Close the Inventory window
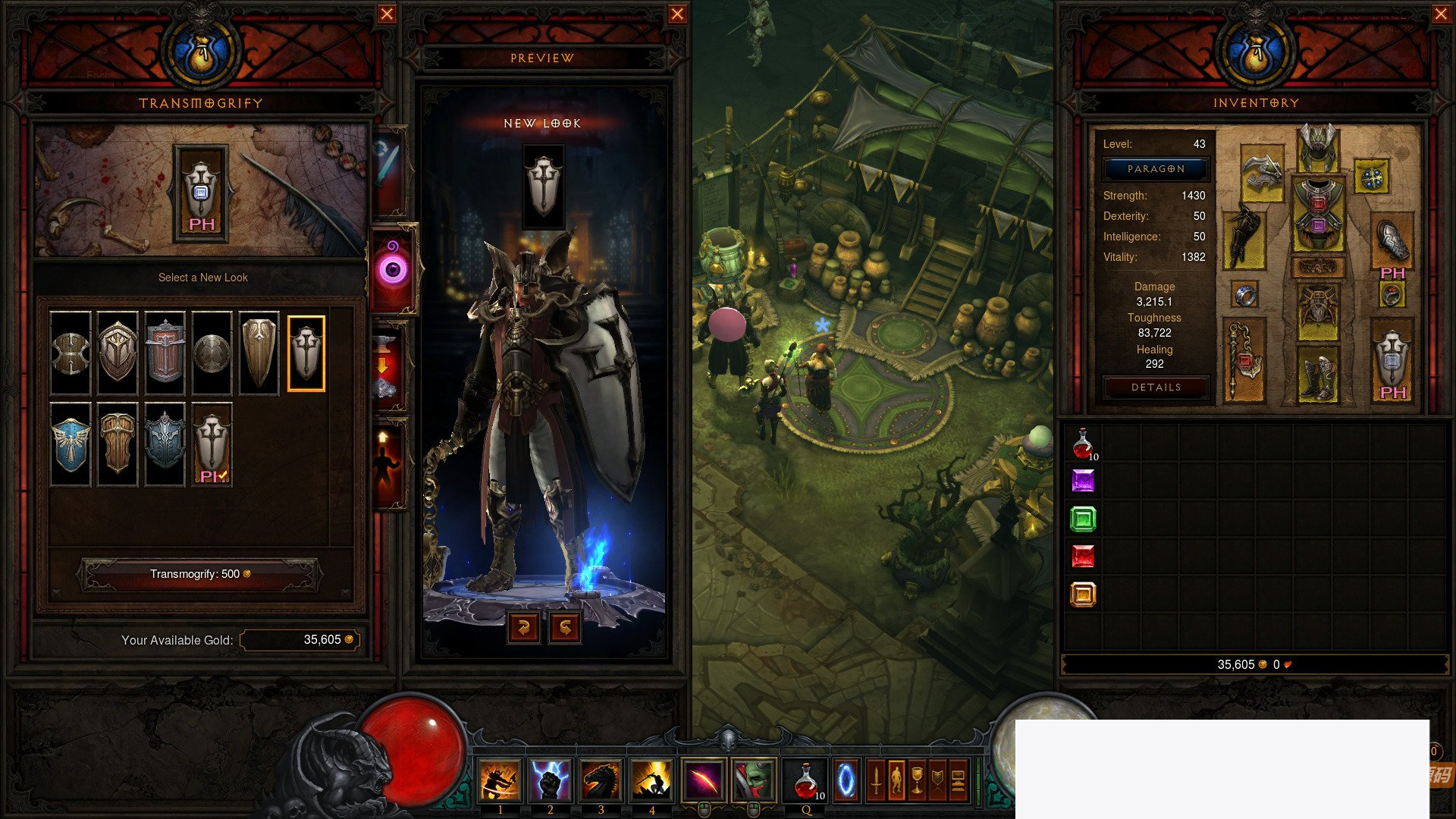Image resolution: width=1456 pixels, height=819 pixels. [x=1441, y=14]
